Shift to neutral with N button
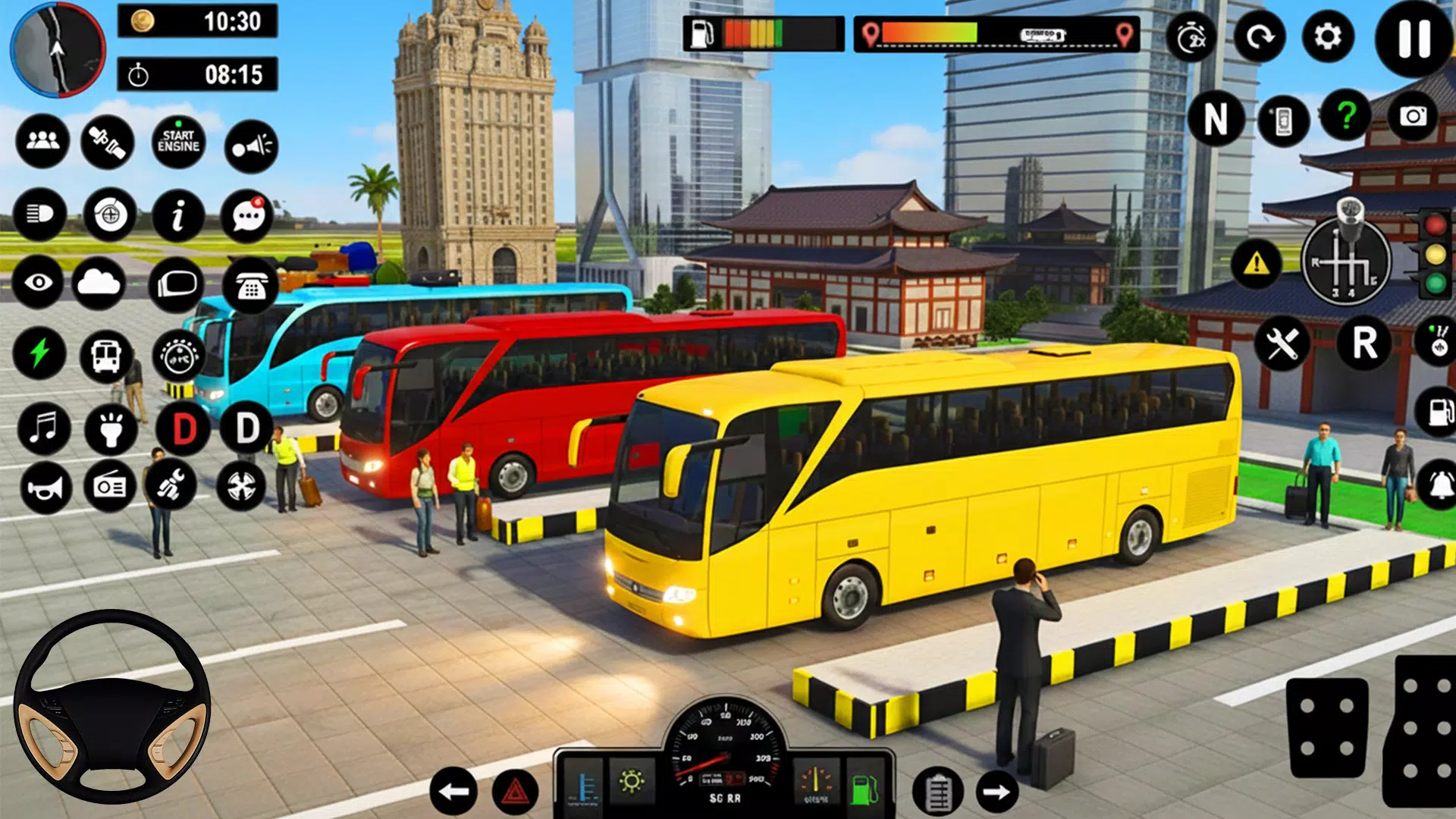1456x819 pixels. 1216,119
